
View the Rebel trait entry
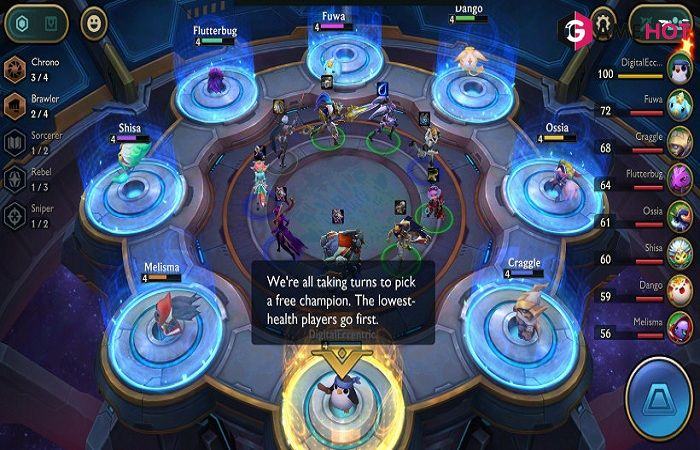(16, 179)
